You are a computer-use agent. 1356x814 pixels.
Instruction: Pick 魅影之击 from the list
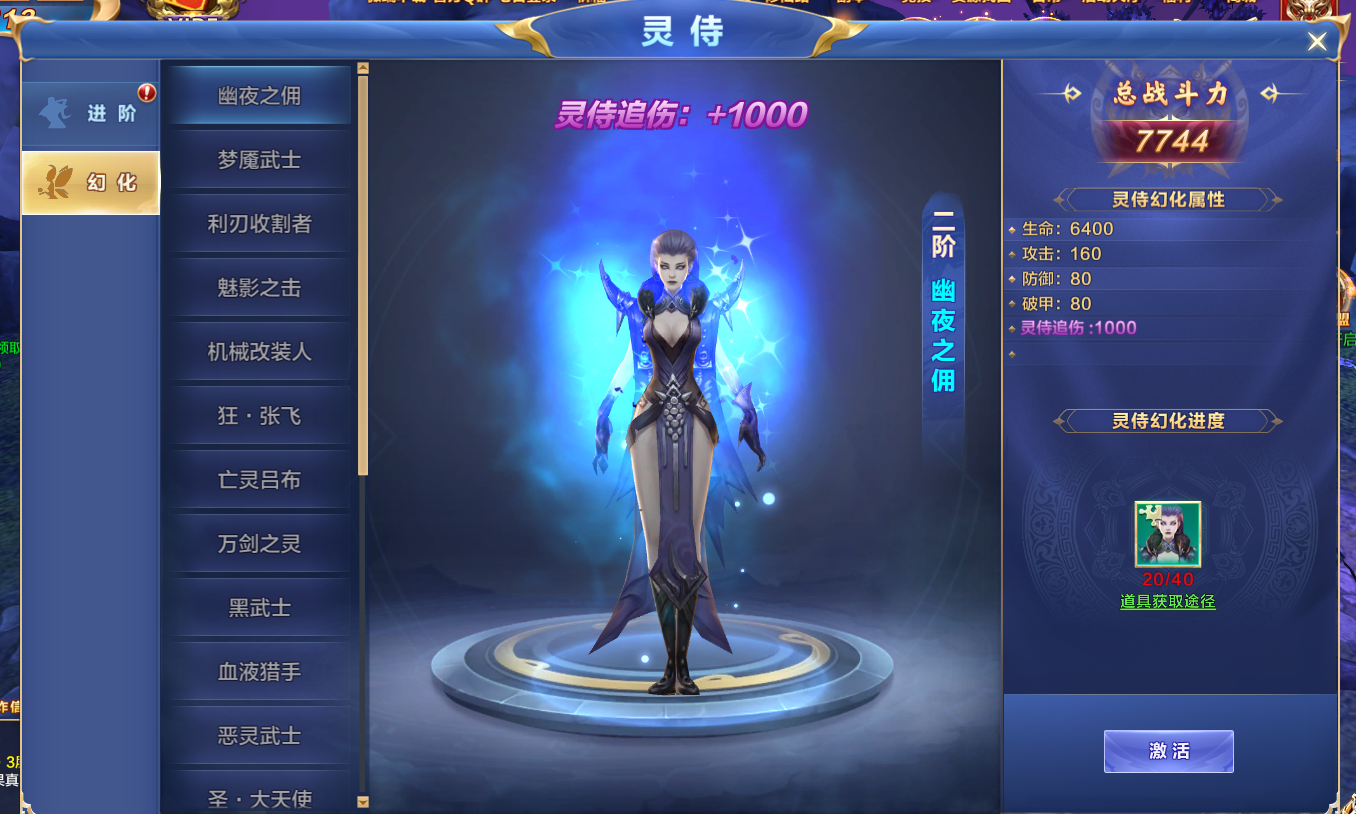259,288
